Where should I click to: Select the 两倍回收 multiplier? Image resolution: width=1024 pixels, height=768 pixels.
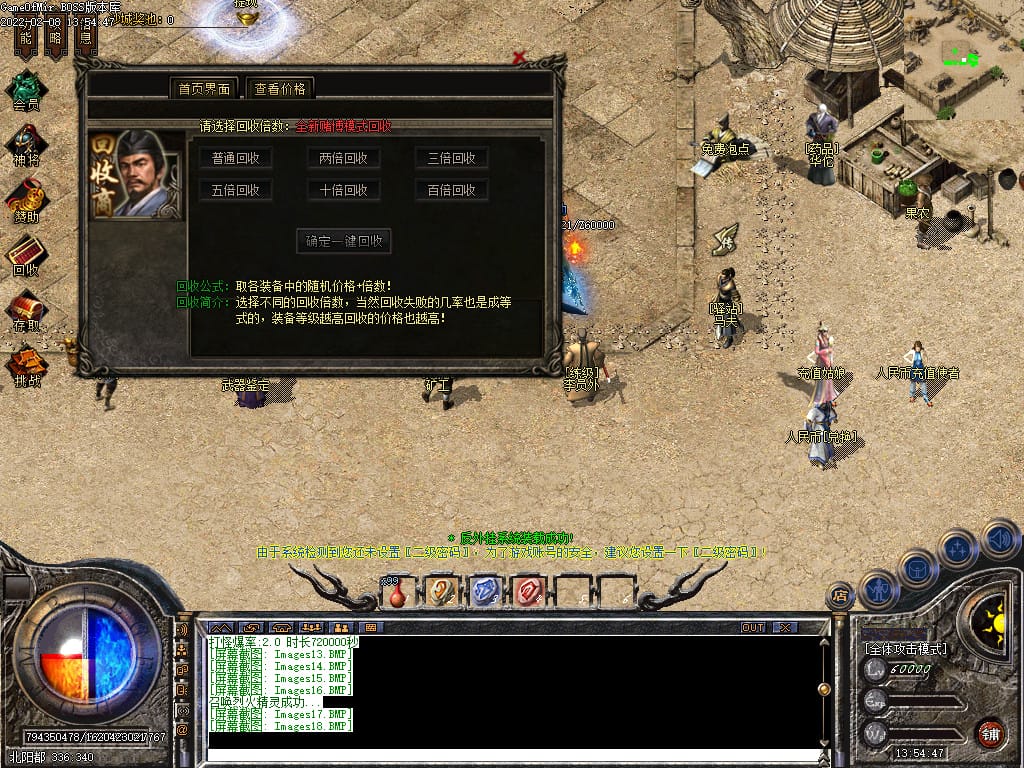(x=343, y=158)
